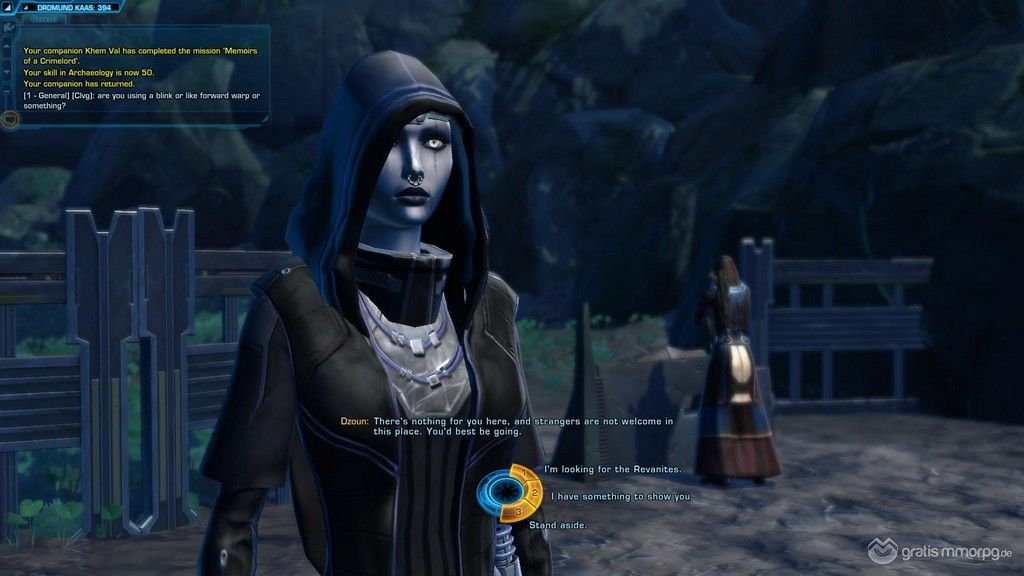Image resolution: width=1024 pixels, height=576 pixels.
Task: Switch to the chat window's tab
Action: (x=42, y=17)
